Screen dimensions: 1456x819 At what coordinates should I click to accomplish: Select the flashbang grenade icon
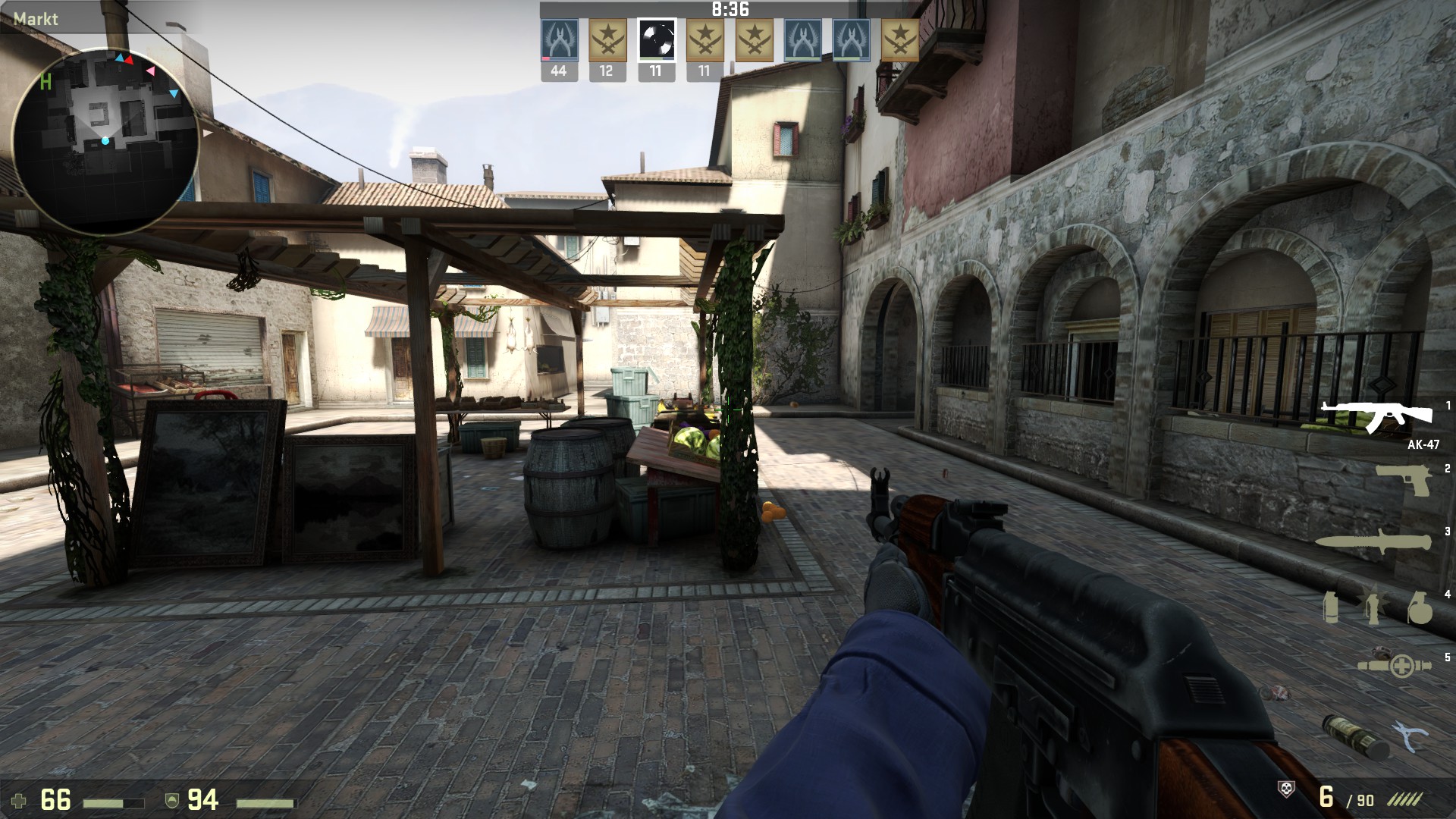[1373, 607]
